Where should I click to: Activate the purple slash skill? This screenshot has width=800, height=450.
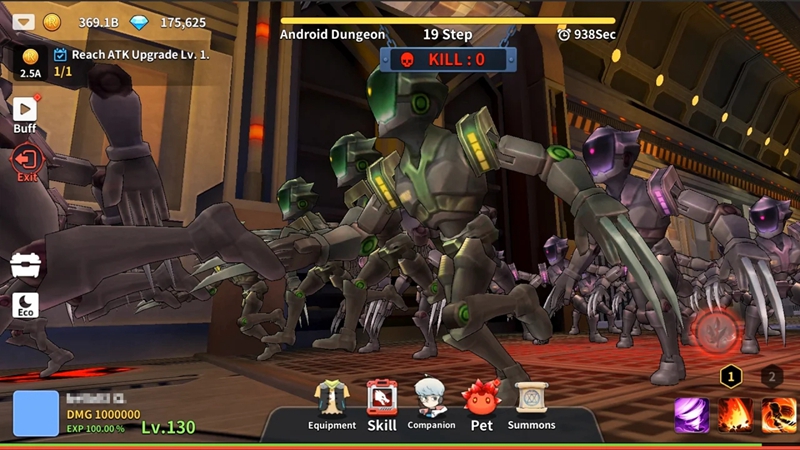(691, 414)
